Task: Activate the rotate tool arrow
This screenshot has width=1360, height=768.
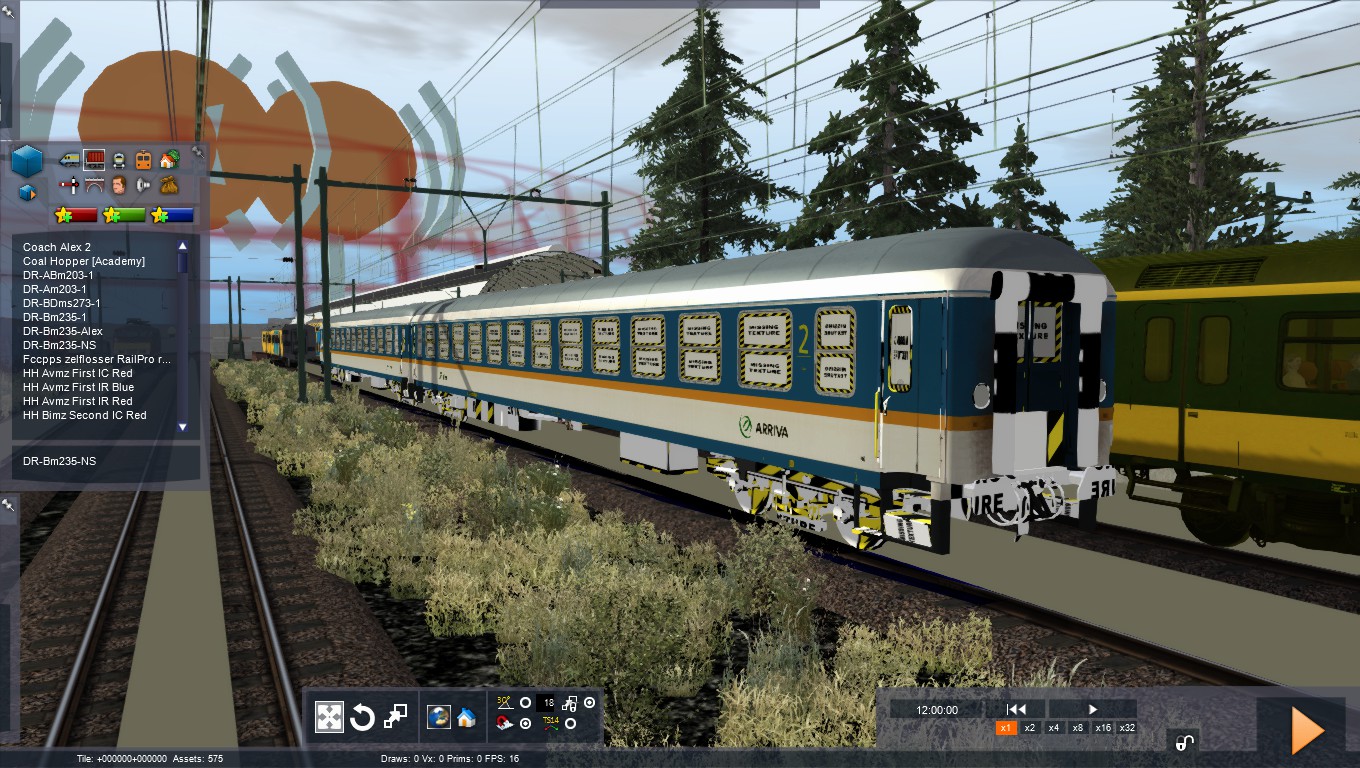Action: [x=362, y=717]
